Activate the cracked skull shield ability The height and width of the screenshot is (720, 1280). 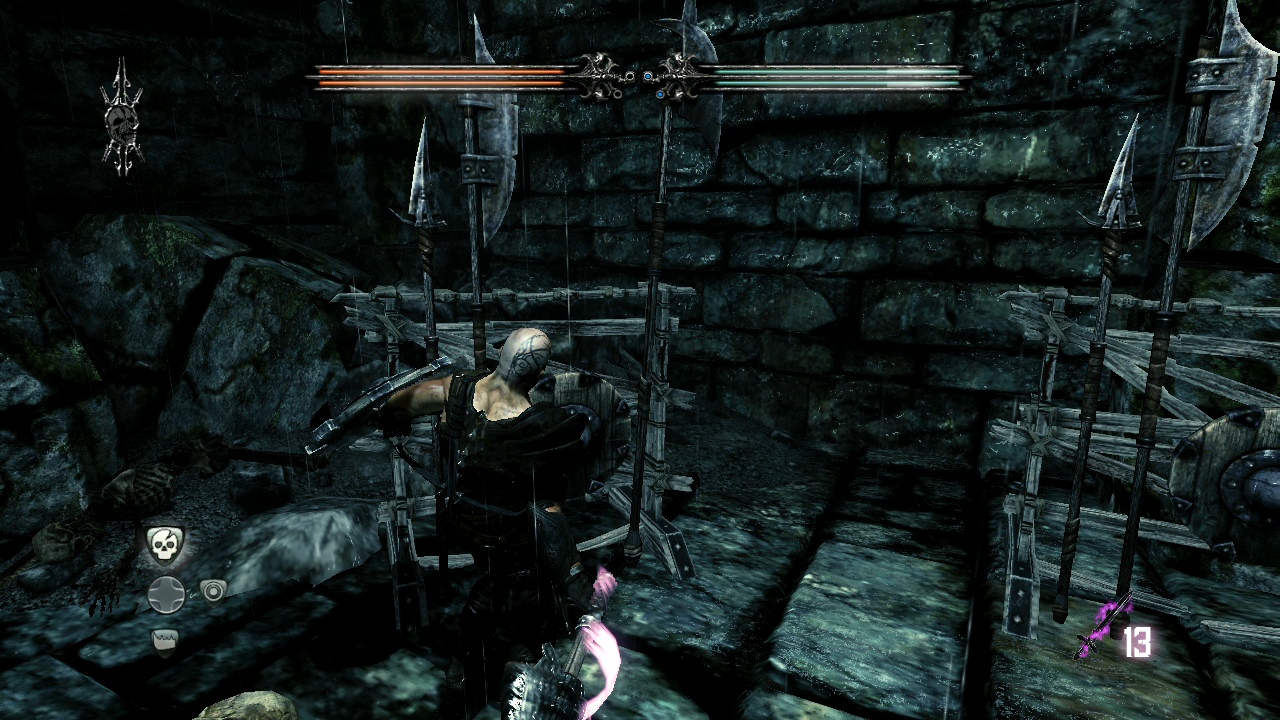point(166,545)
